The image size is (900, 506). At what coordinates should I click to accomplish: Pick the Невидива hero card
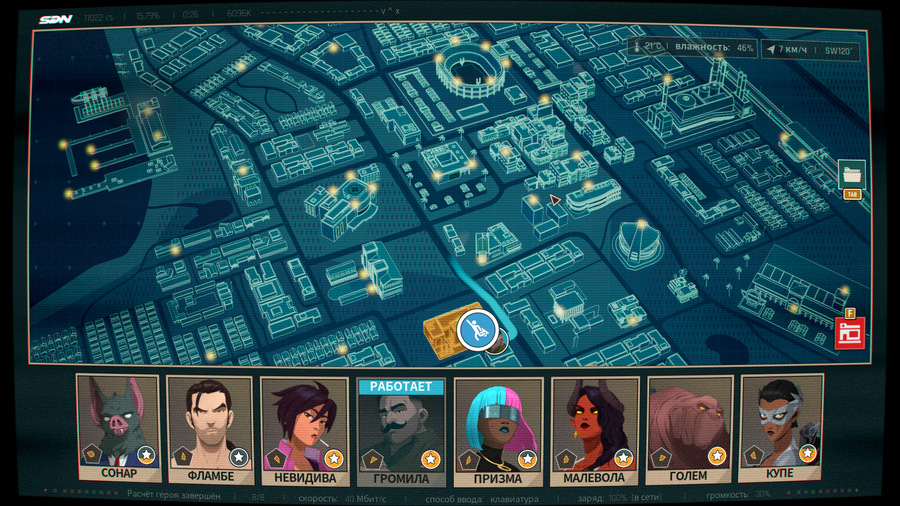304,425
